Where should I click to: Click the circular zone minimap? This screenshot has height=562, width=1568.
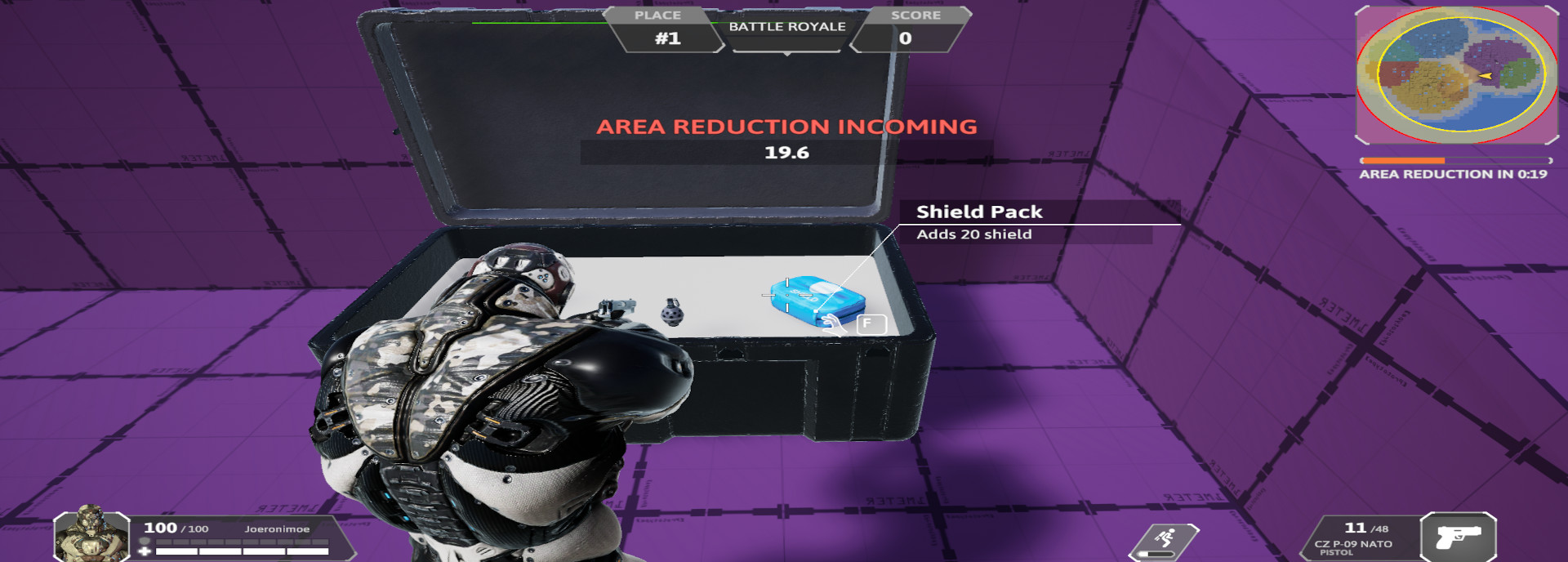point(1456,75)
